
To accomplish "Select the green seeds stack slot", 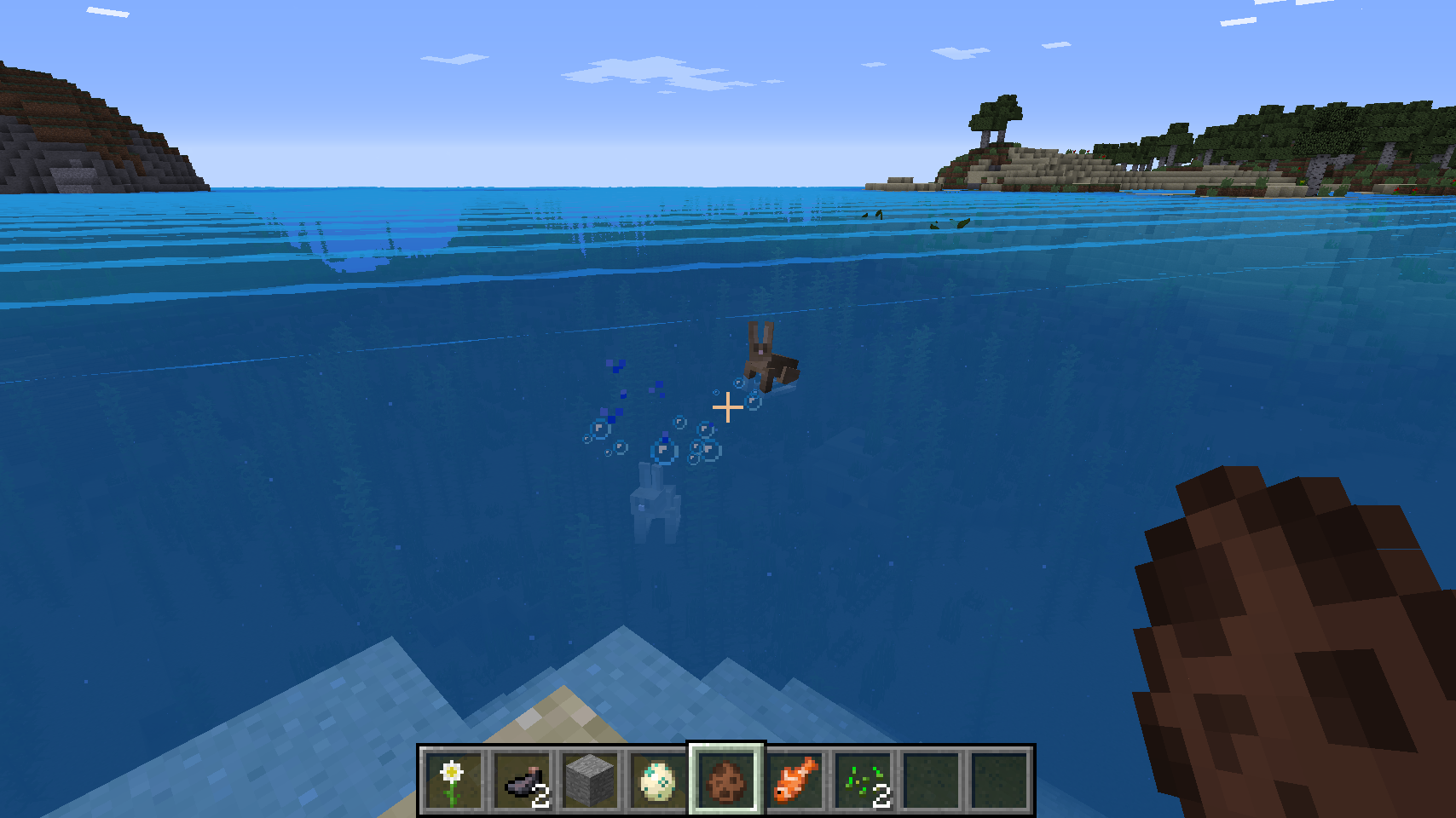I will coord(863,780).
